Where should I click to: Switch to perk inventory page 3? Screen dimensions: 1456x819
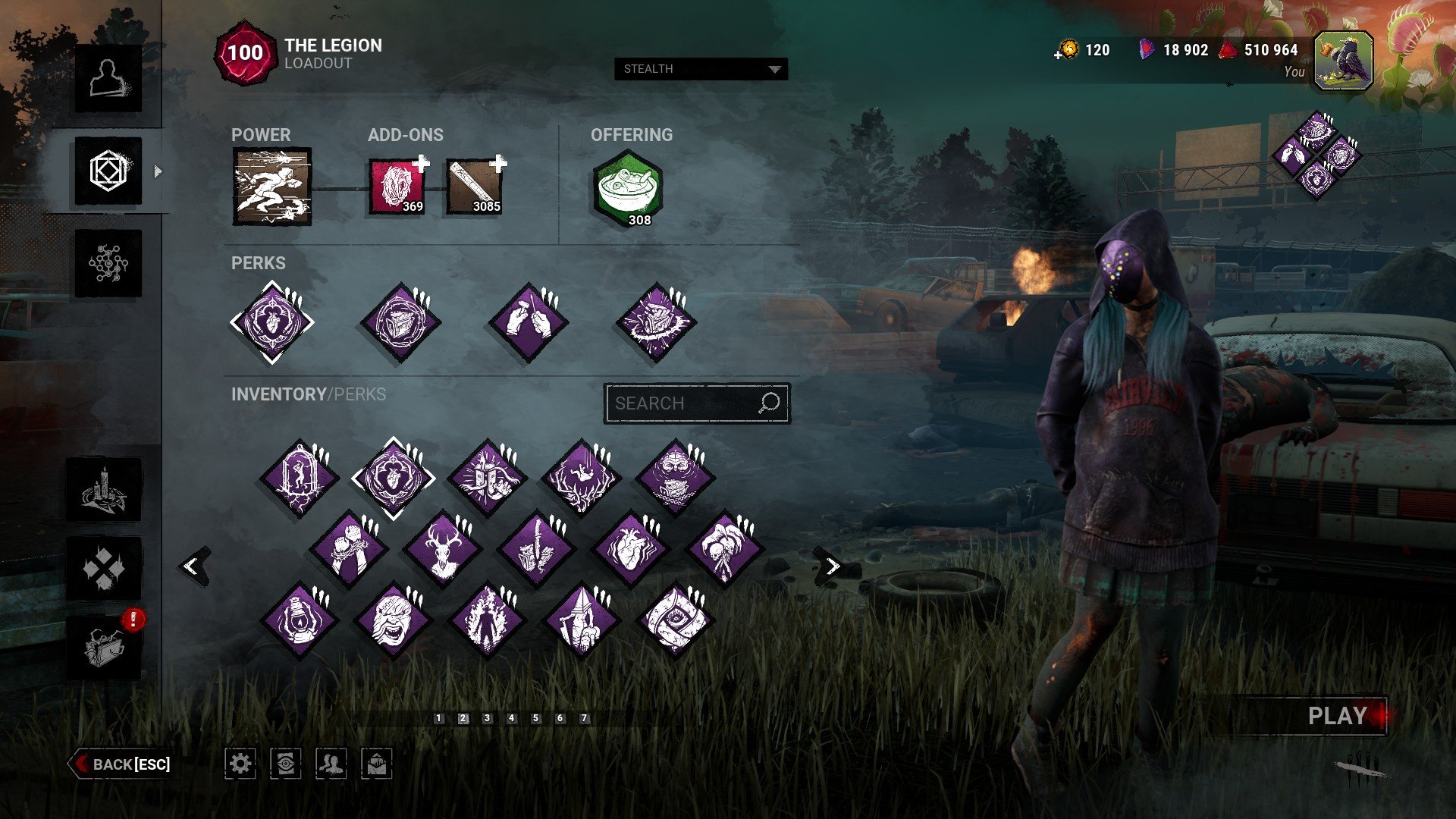pos(487,718)
